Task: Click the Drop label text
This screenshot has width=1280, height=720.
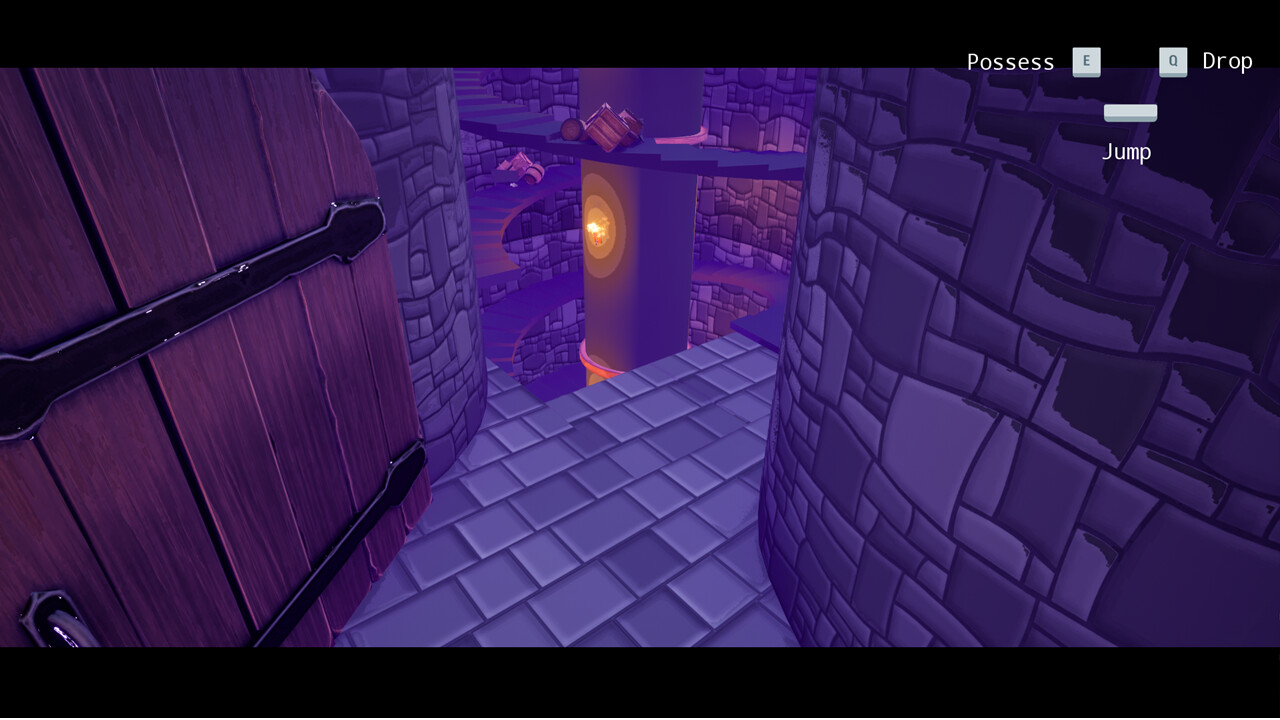Action: [1228, 60]
